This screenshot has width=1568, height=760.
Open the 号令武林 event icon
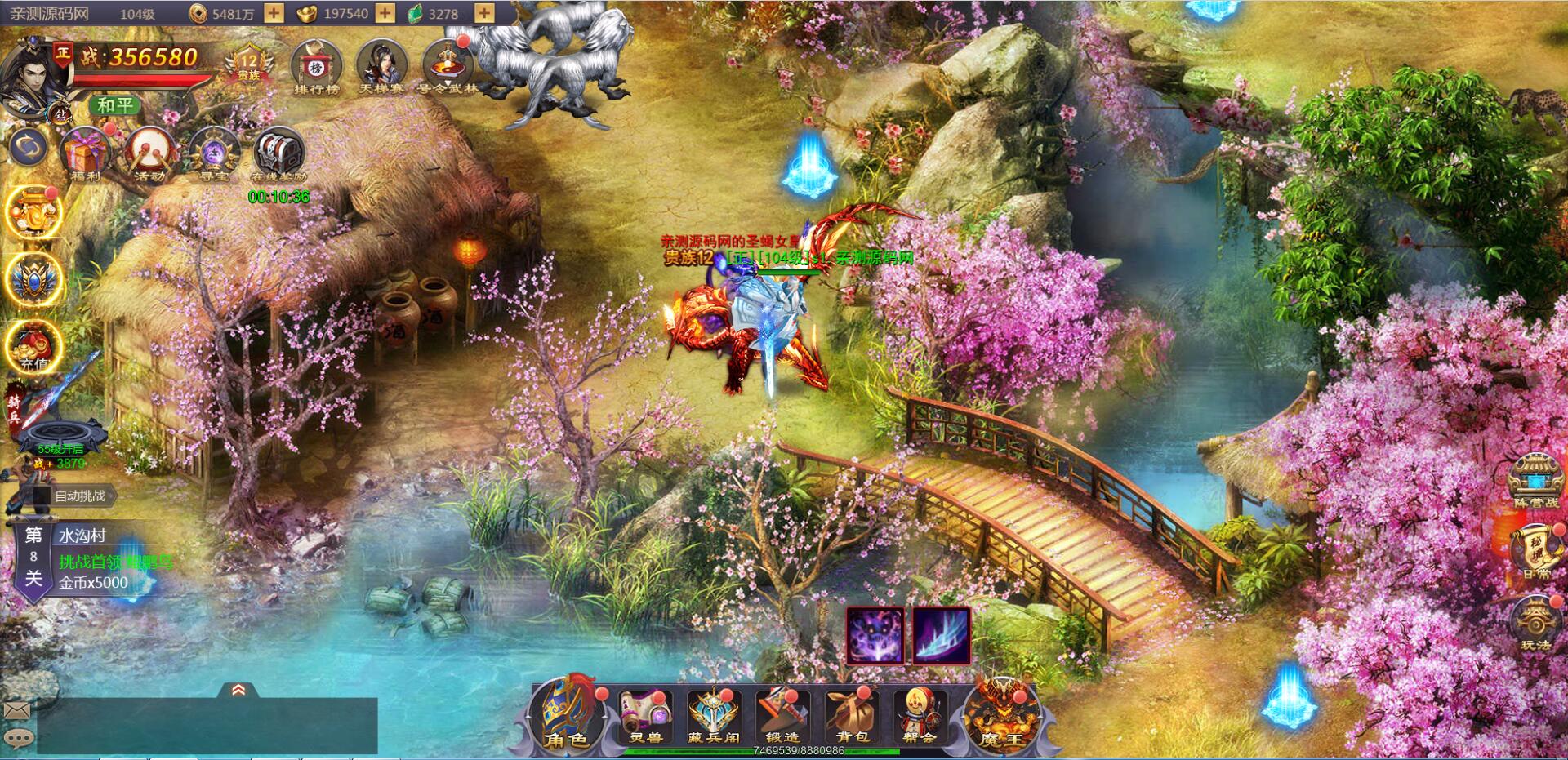click(447, 65)
